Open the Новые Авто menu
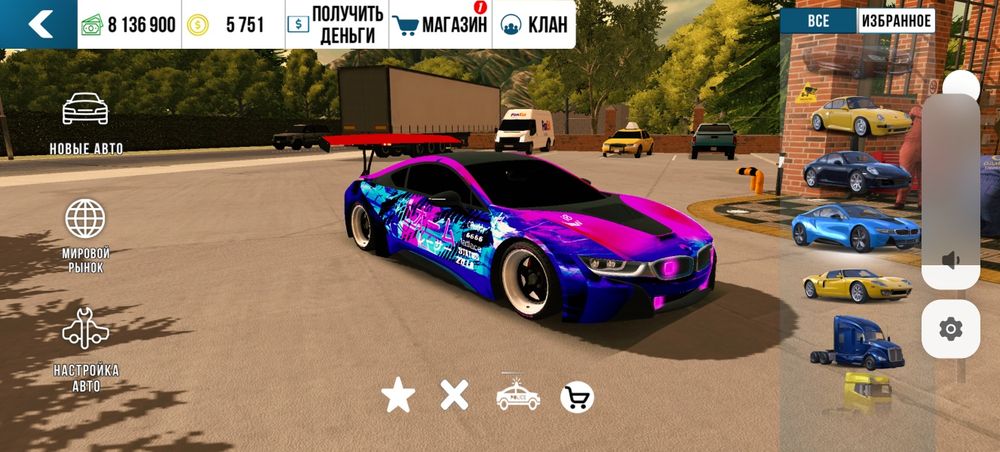The image size is (1000, 452). point(86,124)
